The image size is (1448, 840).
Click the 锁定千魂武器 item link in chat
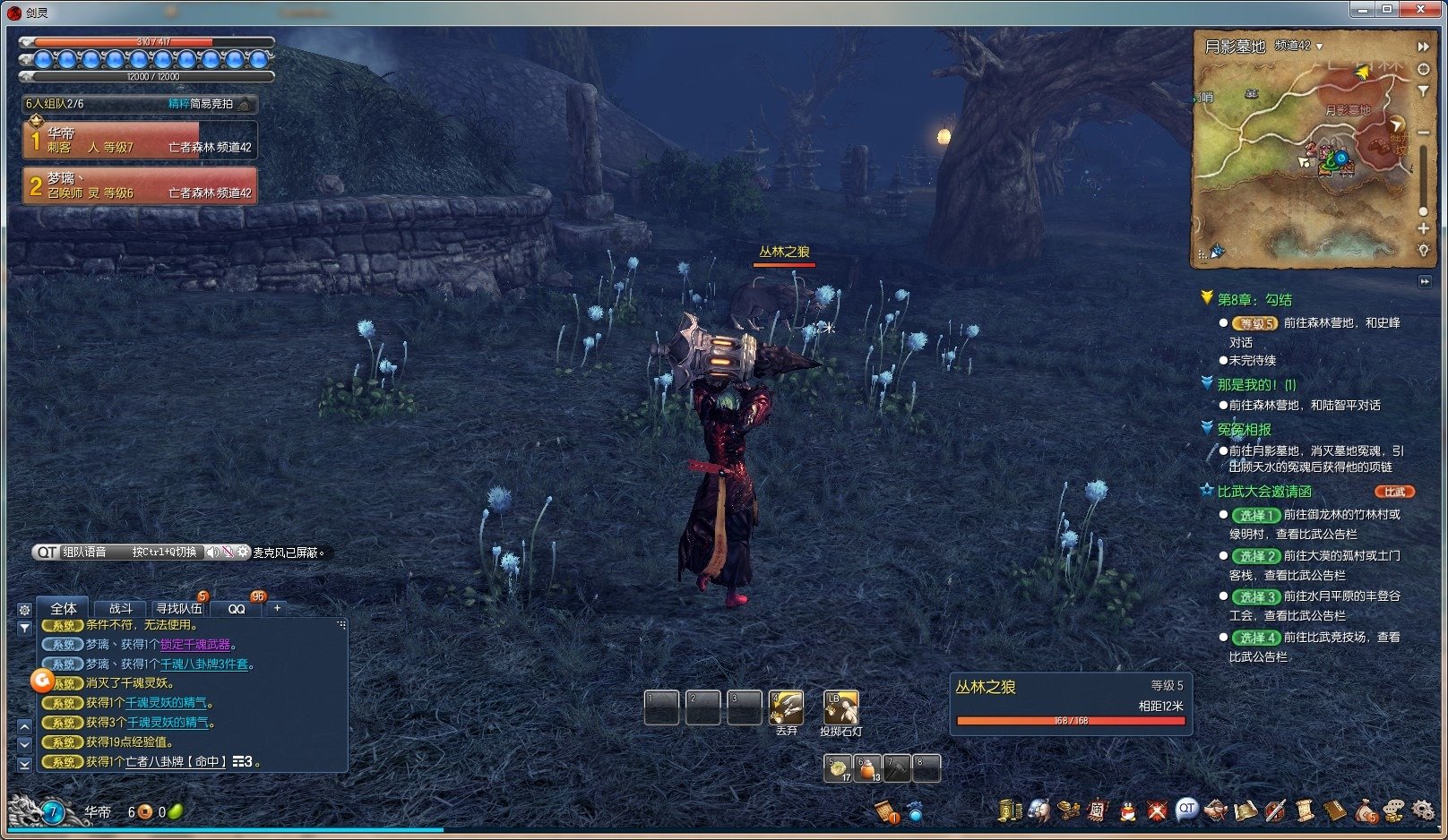click(x=195, y=645)
